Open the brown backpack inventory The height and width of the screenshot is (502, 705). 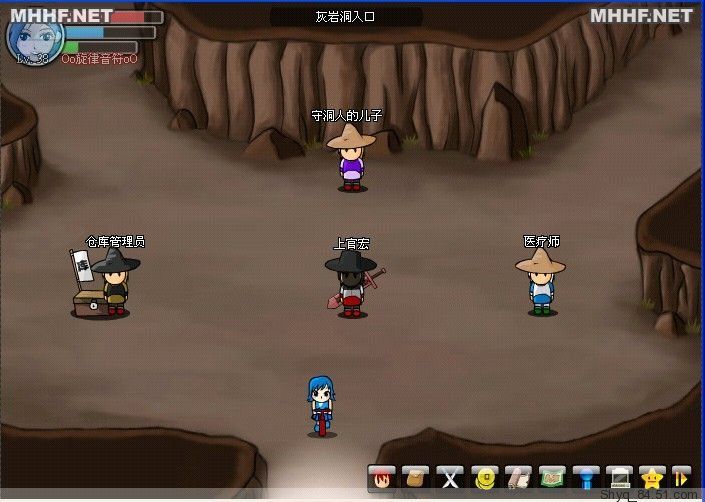[x=416, y=478]
